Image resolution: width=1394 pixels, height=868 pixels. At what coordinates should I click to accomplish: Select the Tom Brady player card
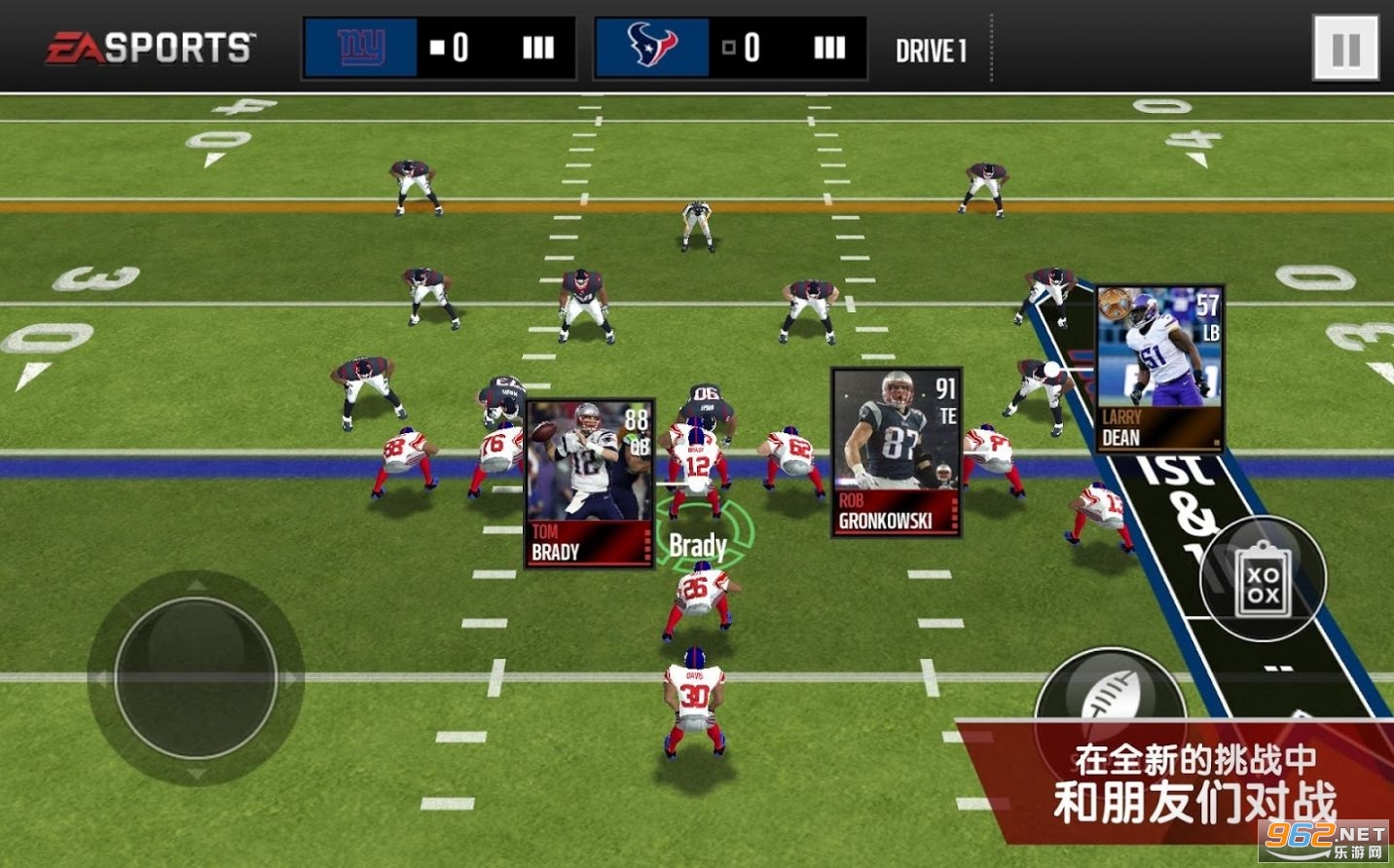[589, 484]
